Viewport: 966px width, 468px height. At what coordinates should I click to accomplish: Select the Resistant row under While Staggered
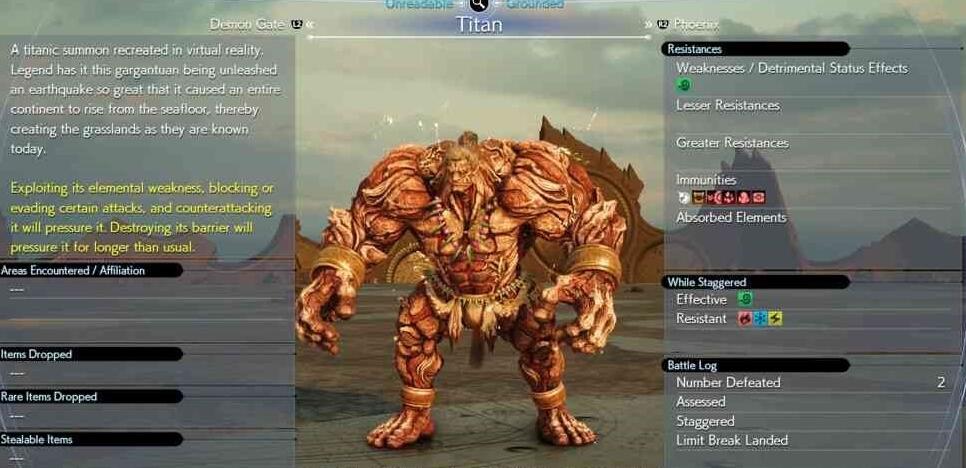pyautogui.click(x=701, y=318)
